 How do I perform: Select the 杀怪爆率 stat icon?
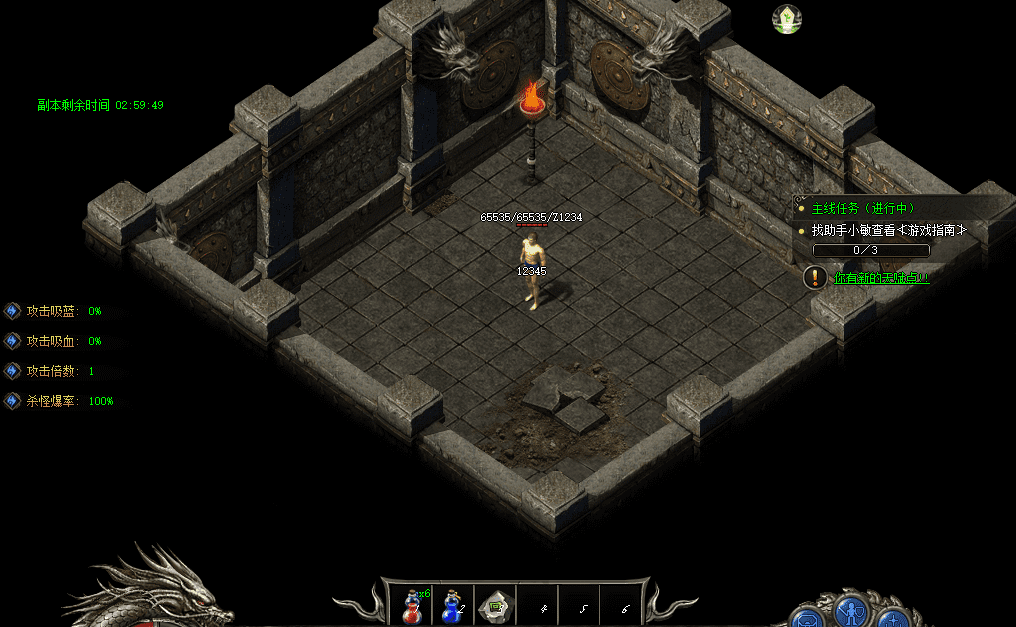[x=13, y=401]
